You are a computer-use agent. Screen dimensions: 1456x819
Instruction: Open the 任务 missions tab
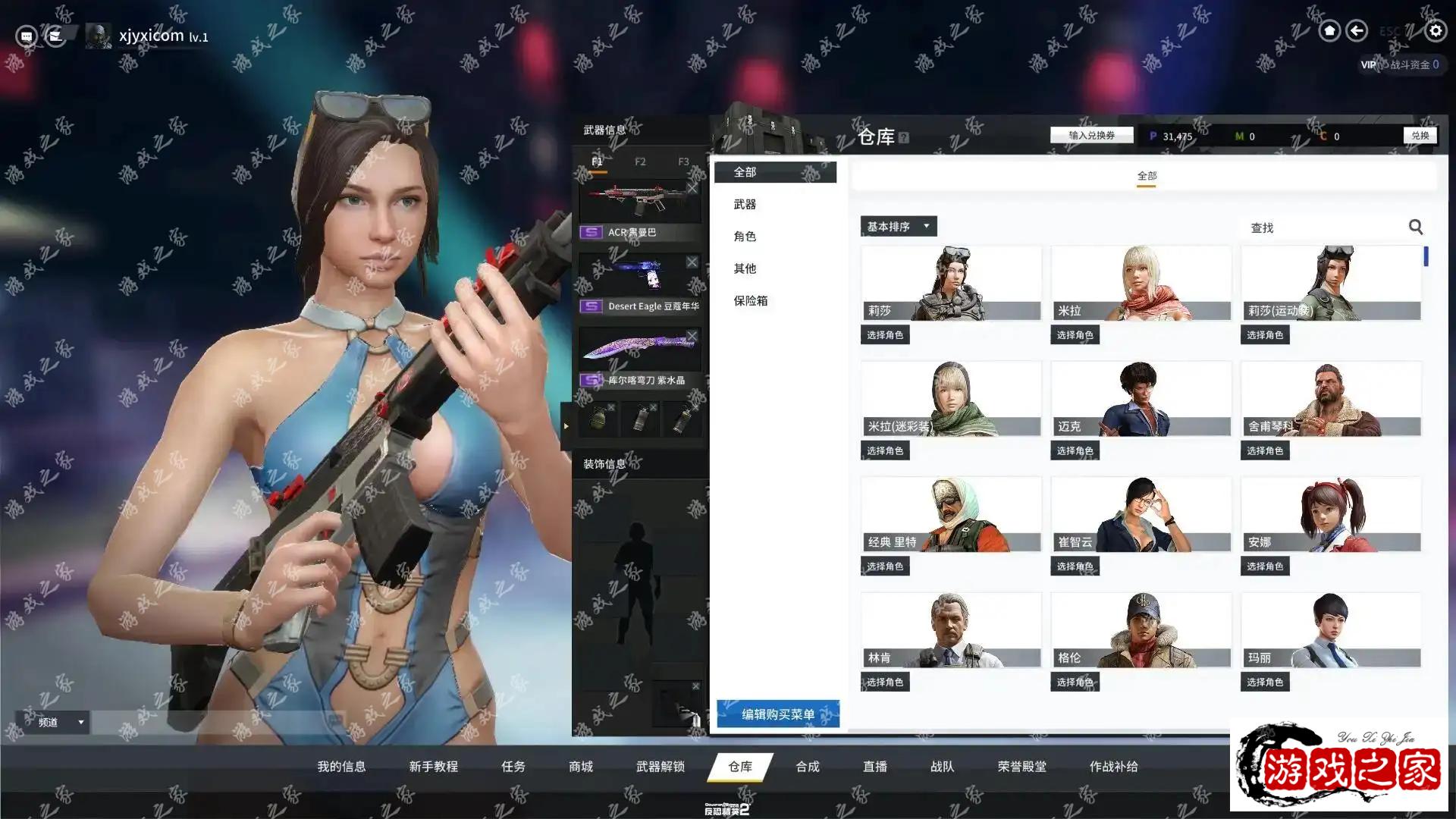[513, 767]
